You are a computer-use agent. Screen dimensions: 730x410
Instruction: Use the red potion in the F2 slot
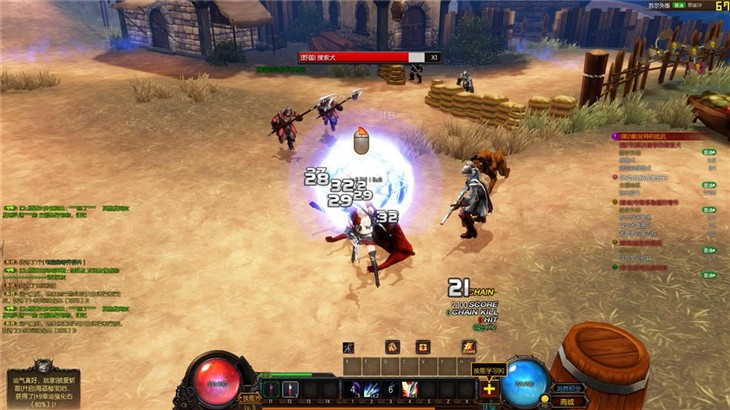click(x=291, y=389)
